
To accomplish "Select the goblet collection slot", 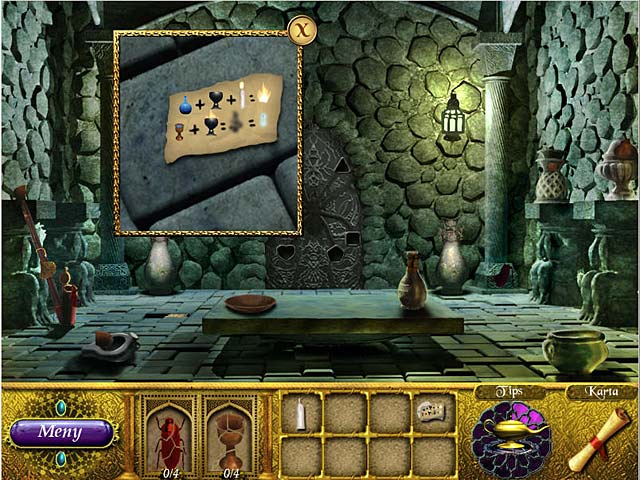I will [231, 434].
